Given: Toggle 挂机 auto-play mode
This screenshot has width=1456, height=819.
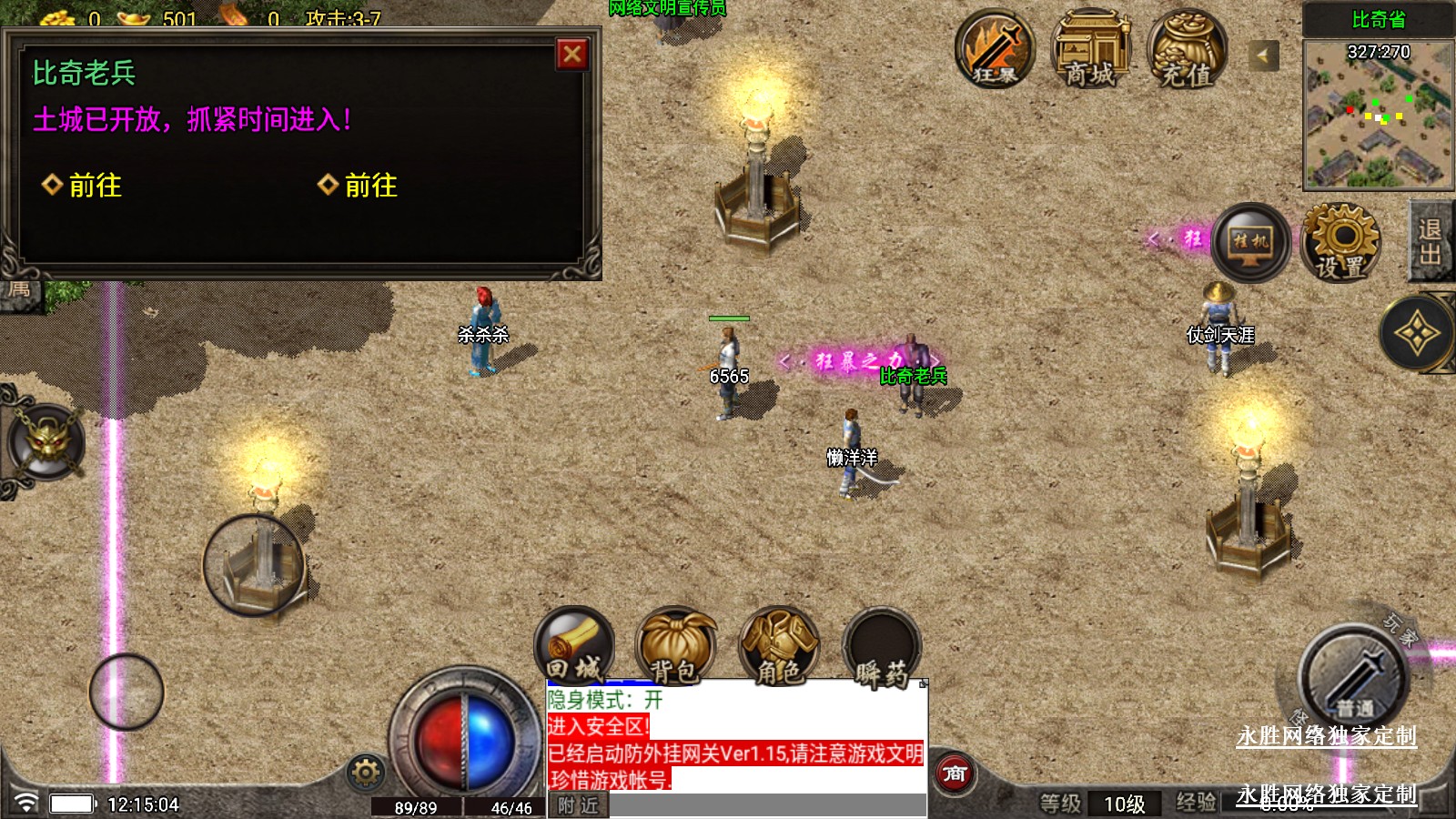Looking at the screenshot, I should coord(1250,241).
